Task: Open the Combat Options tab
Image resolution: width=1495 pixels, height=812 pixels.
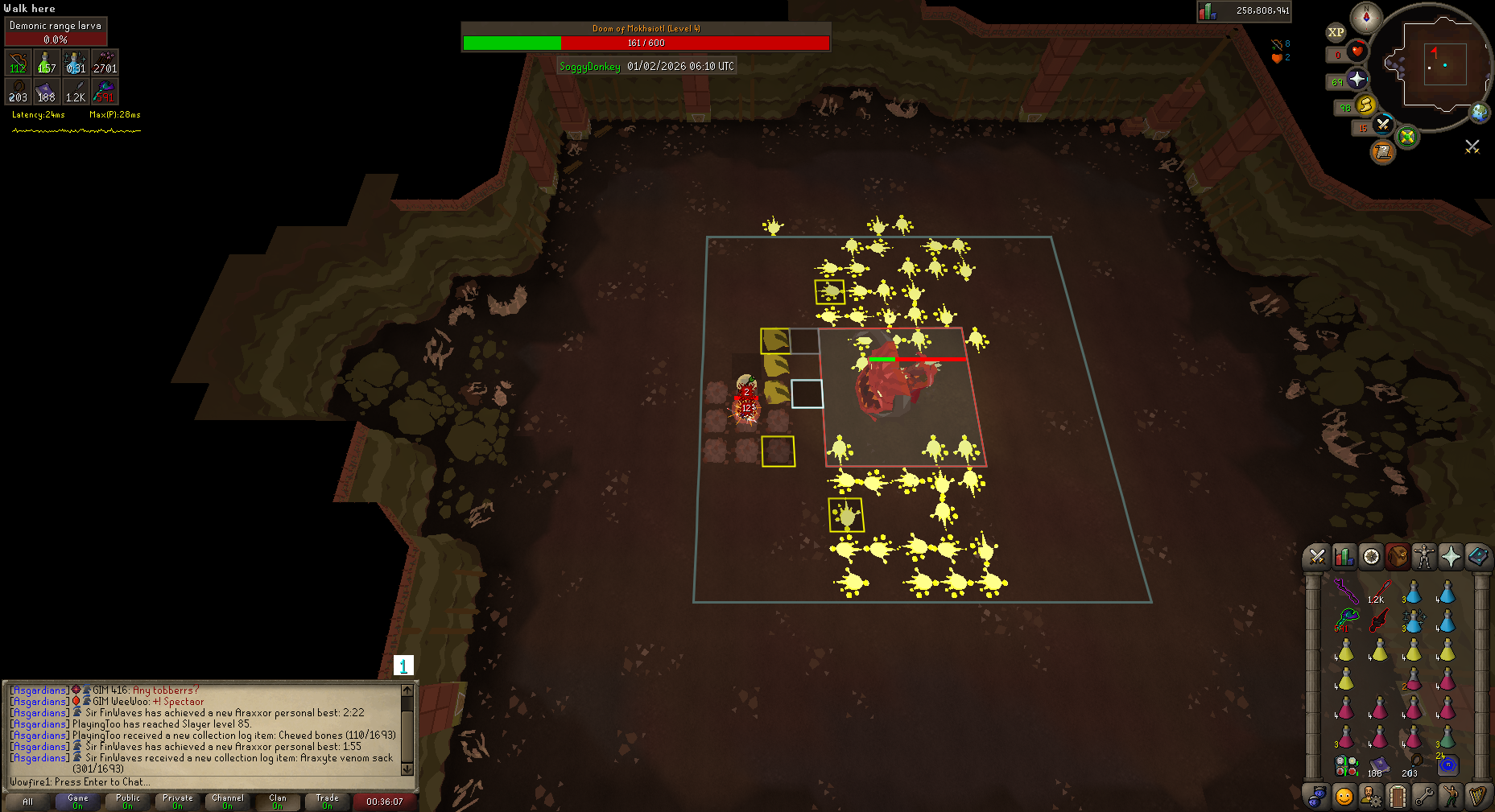Action: point(1317,556)
